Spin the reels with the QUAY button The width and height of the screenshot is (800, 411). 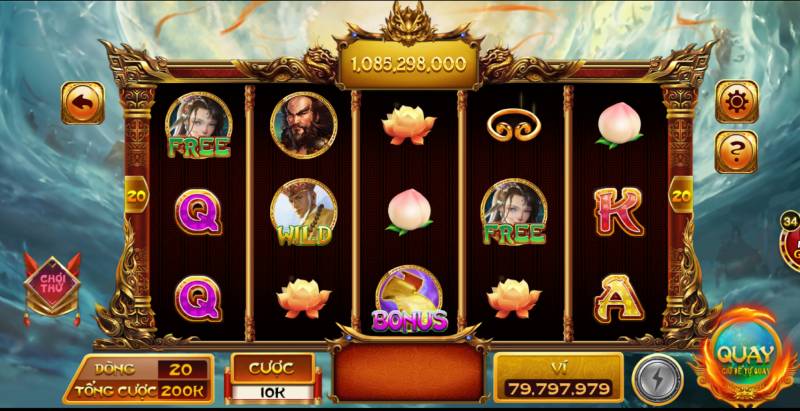744,359
